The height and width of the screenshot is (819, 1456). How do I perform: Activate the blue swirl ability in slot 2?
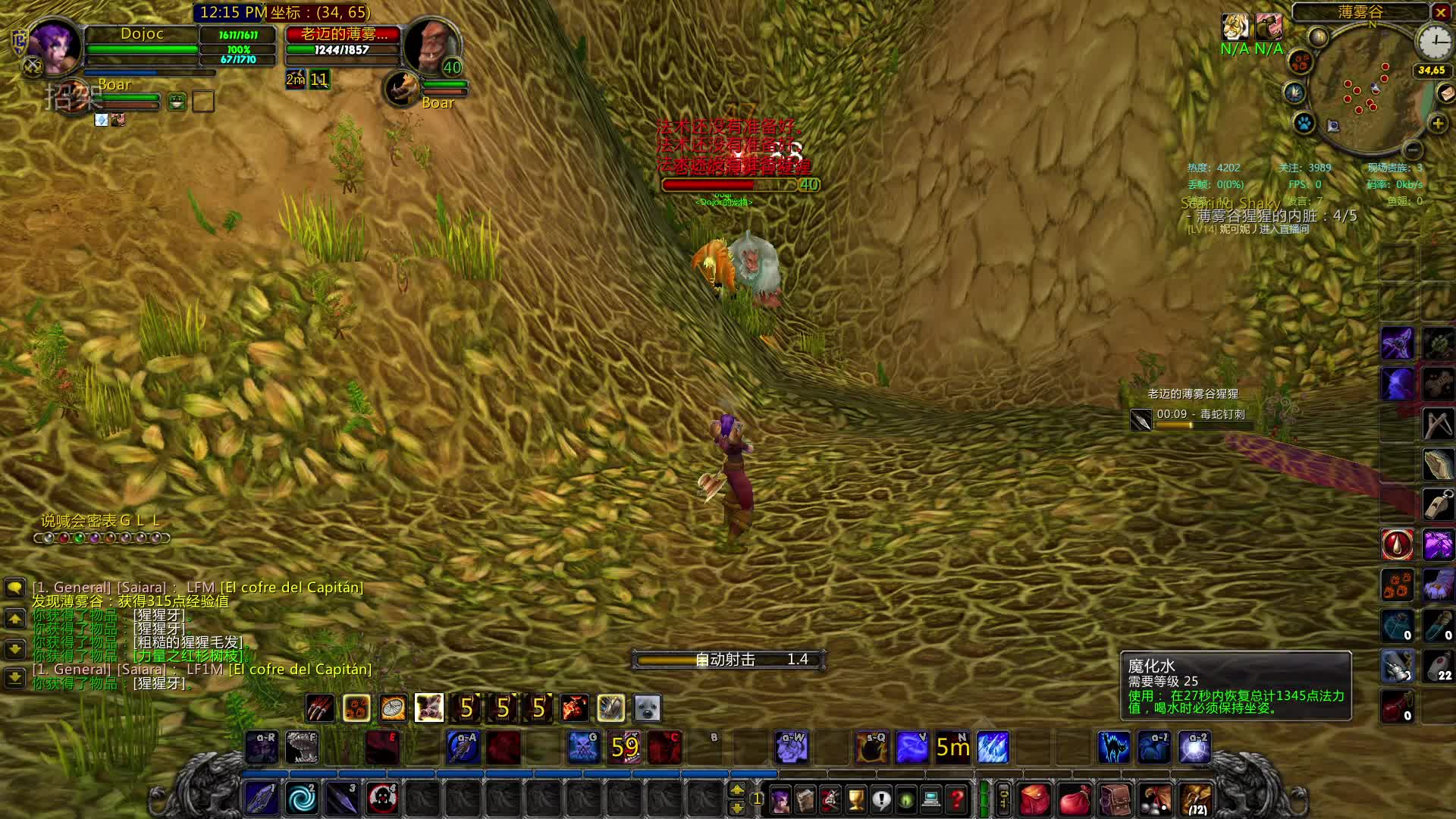tap(301, 799)
